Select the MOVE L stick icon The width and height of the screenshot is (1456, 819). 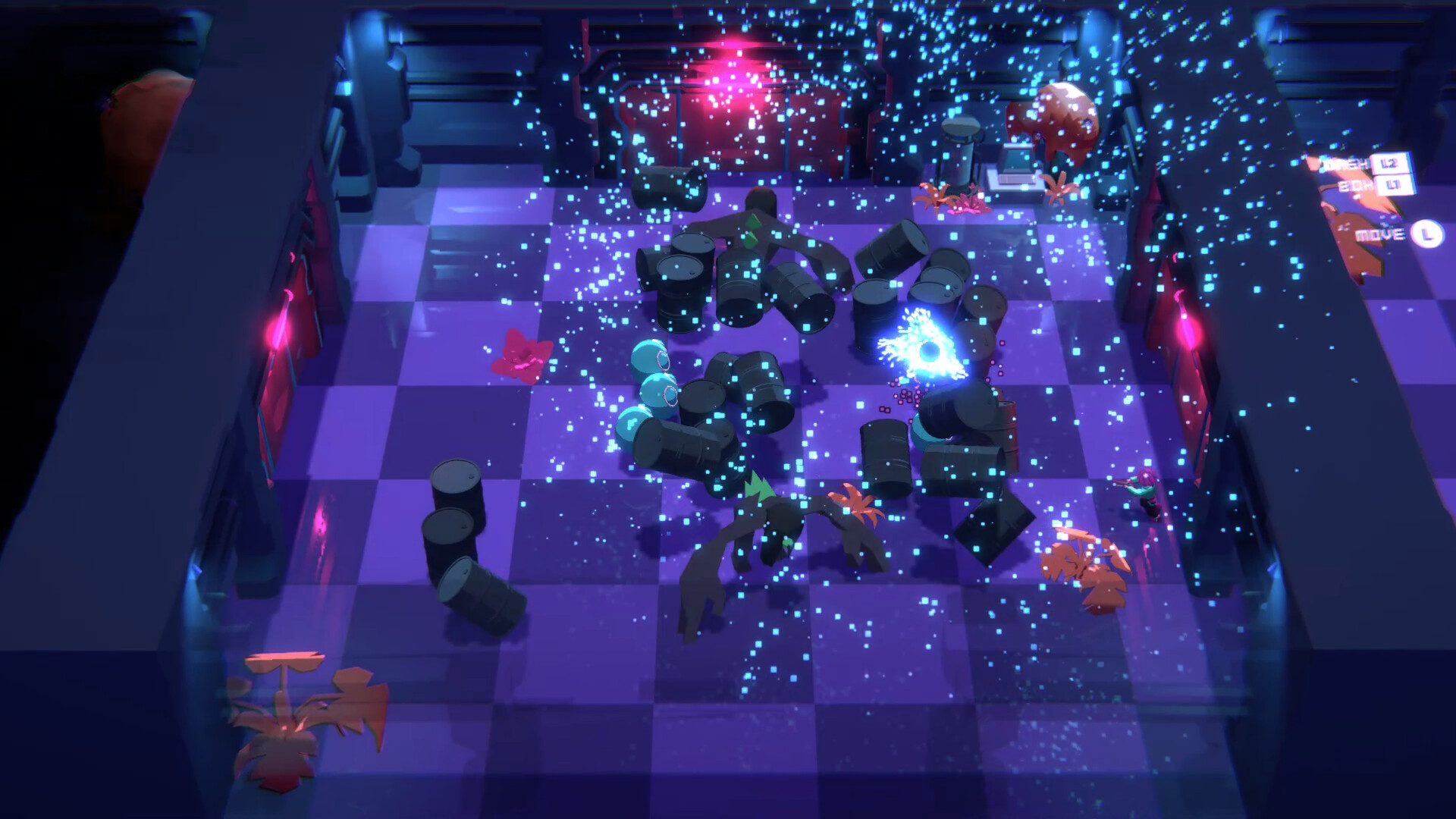pyautogui.click(x=1403, y=235)
